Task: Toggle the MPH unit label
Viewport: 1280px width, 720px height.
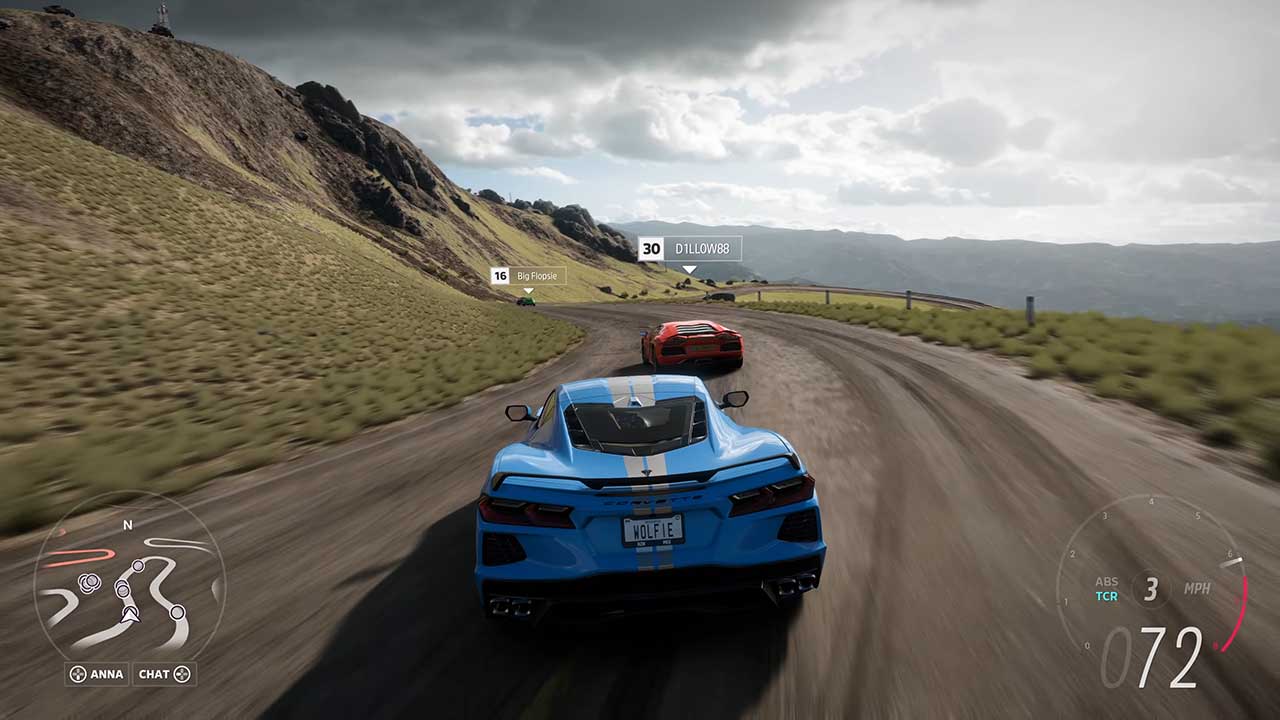Action: [1197, 589]
